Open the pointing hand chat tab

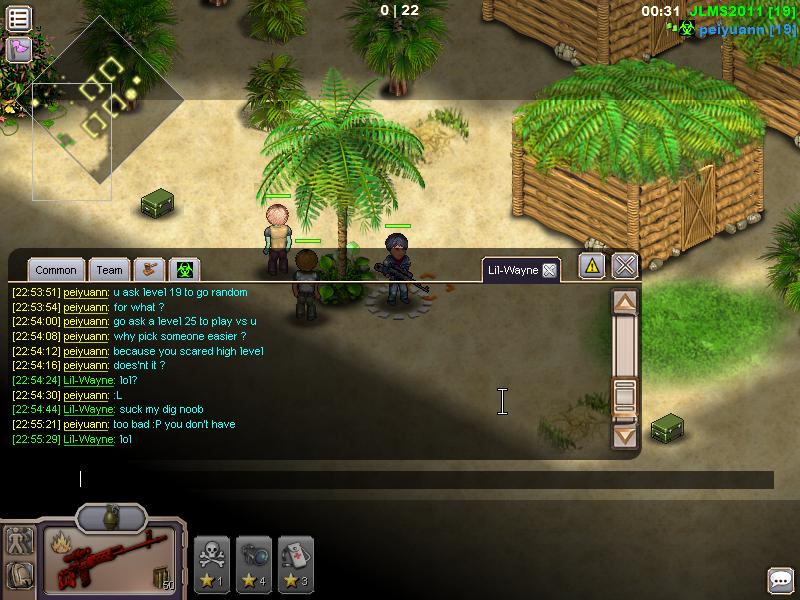[x=149, y=270]
